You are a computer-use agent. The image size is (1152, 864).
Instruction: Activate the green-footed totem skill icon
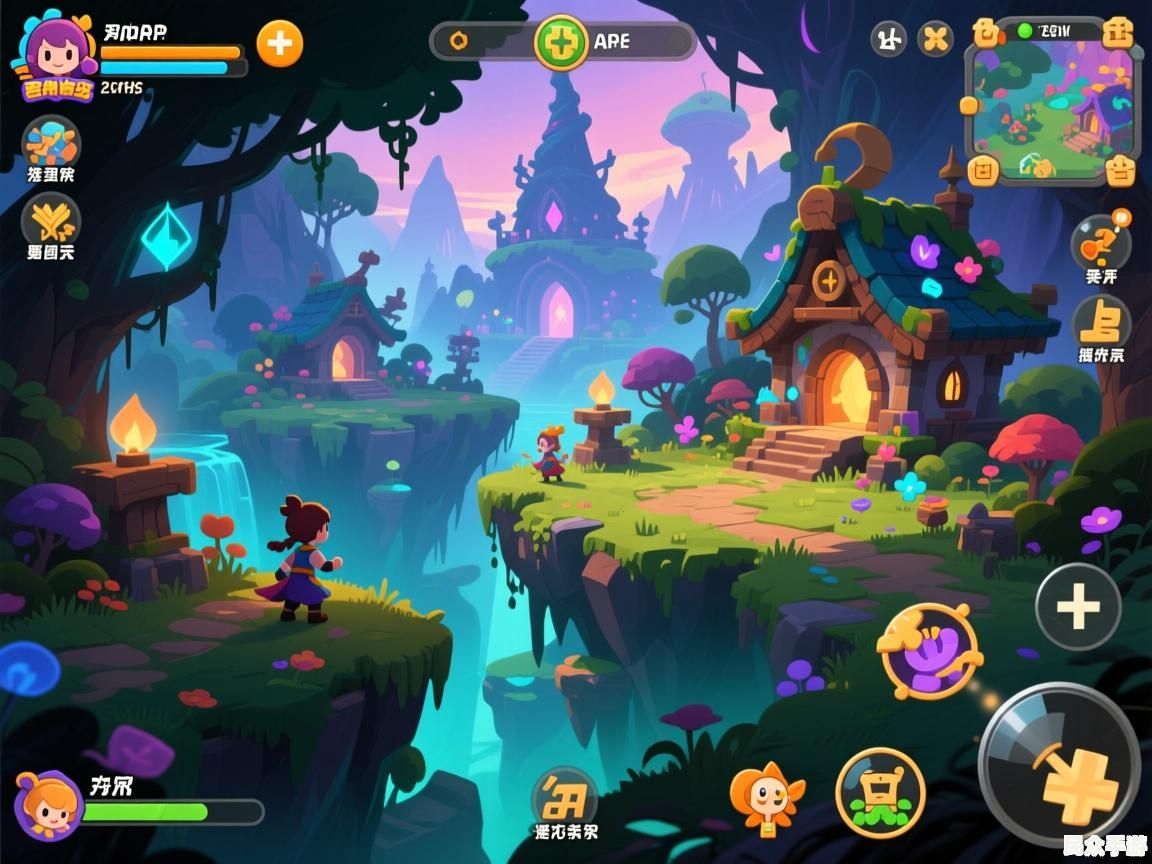881,792
